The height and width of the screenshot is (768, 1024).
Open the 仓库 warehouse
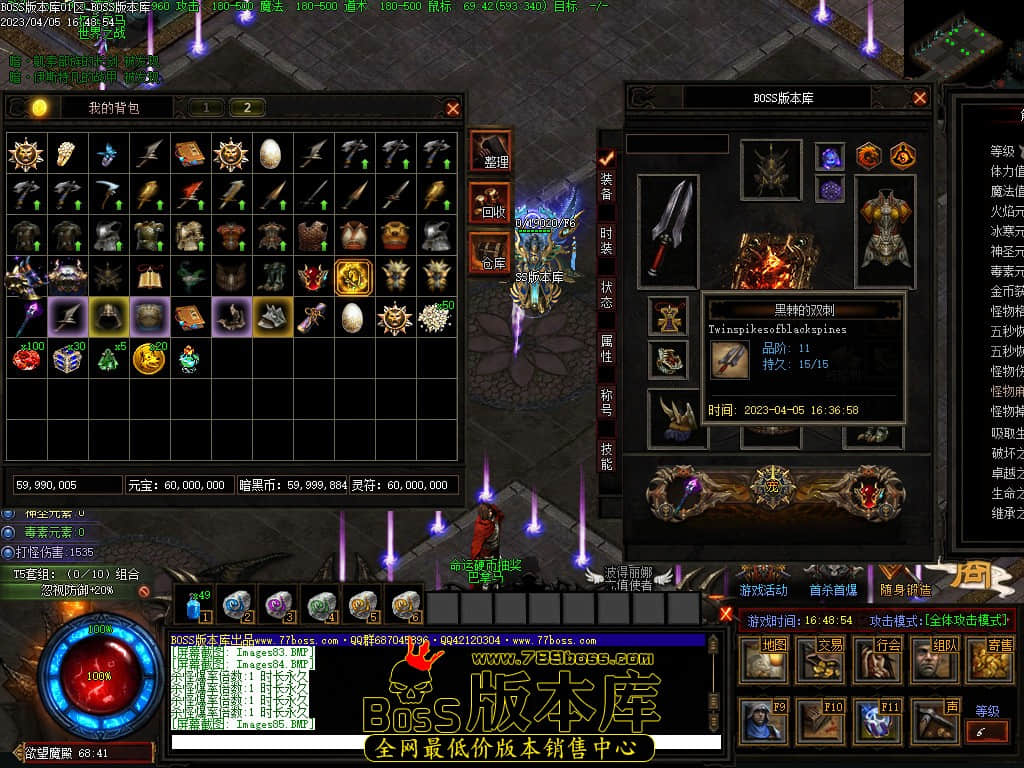click(x=490, y=252)
